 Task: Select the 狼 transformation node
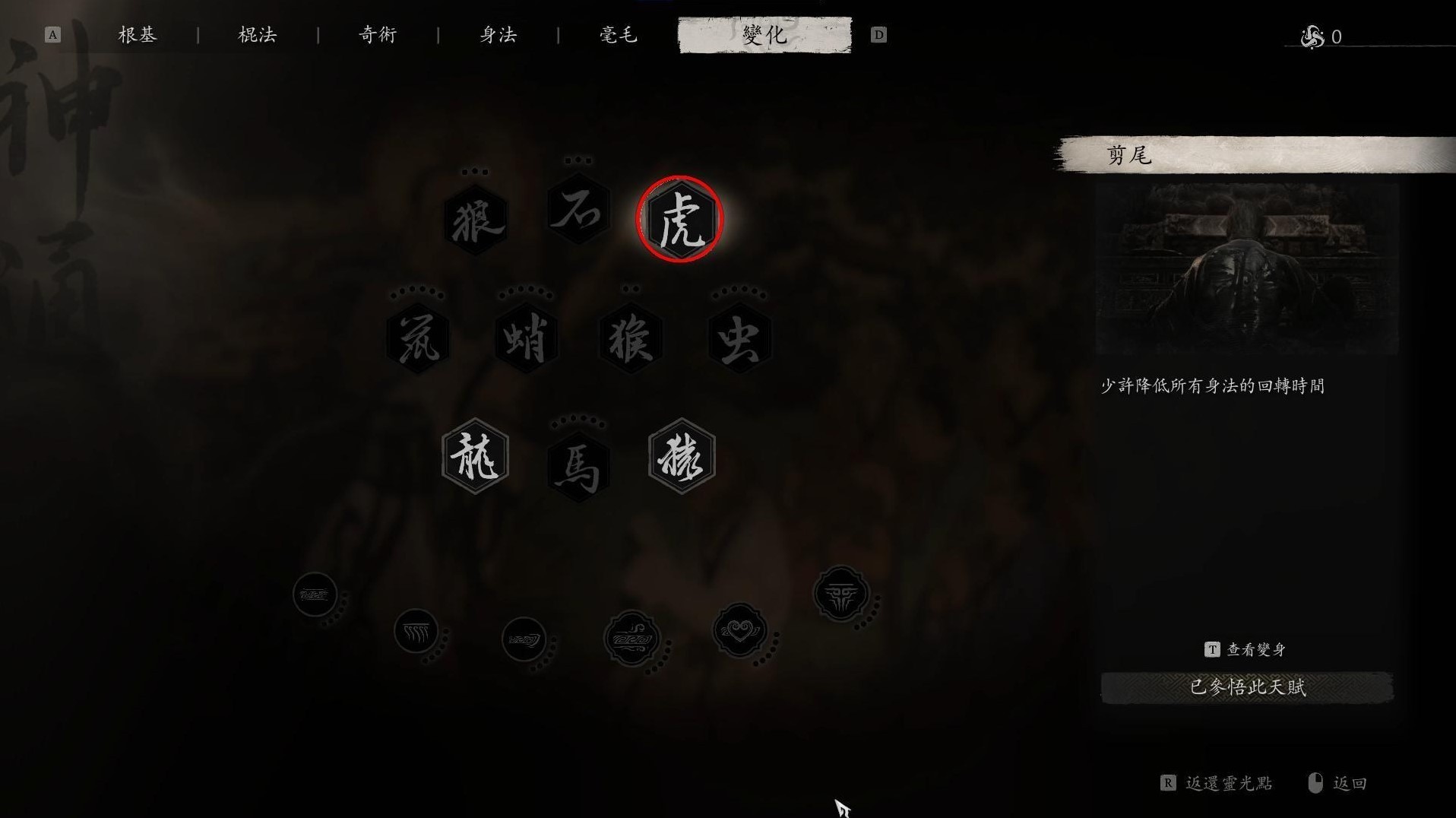point(476,220)
